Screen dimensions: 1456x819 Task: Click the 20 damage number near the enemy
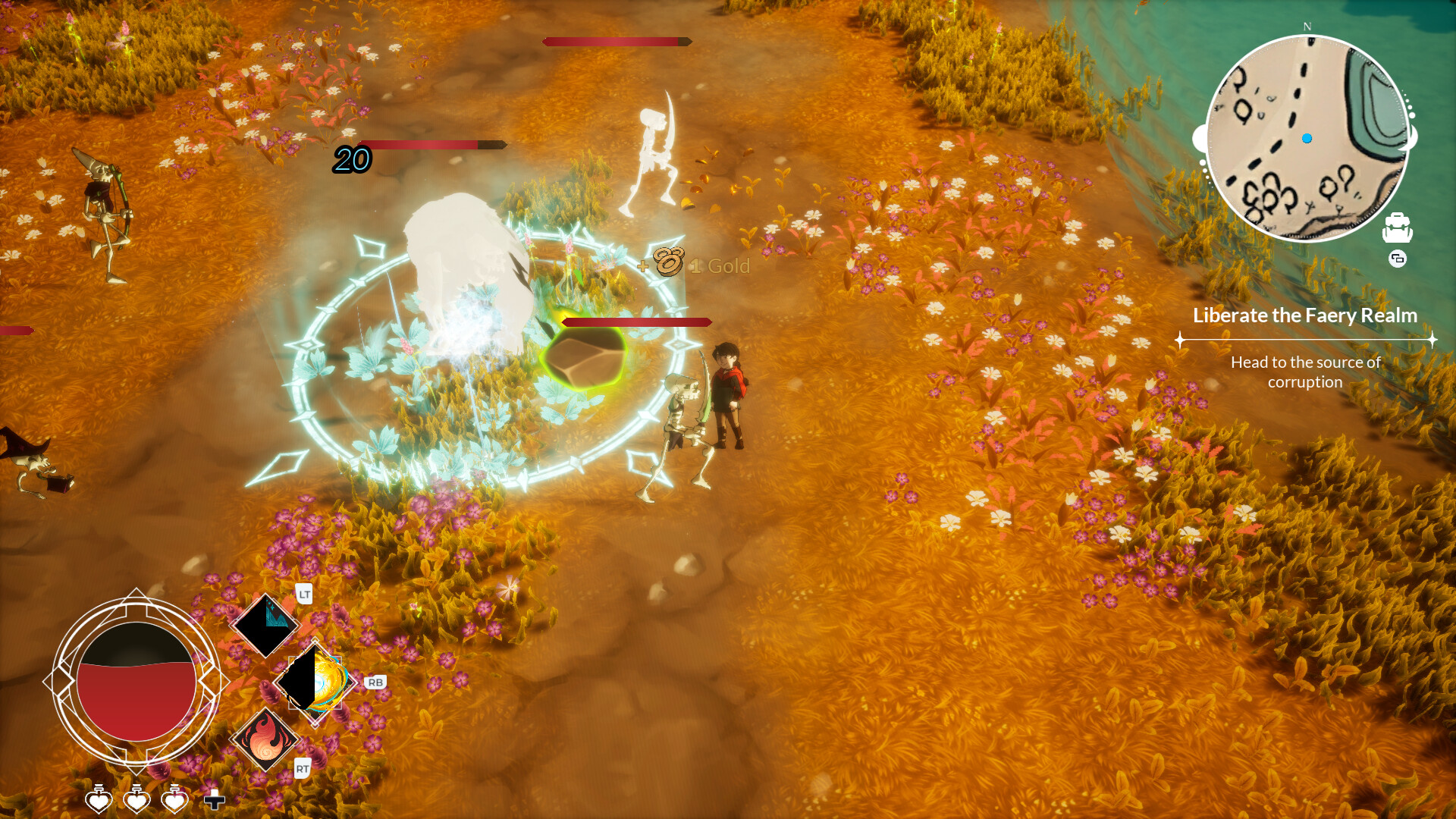[351, 160]
